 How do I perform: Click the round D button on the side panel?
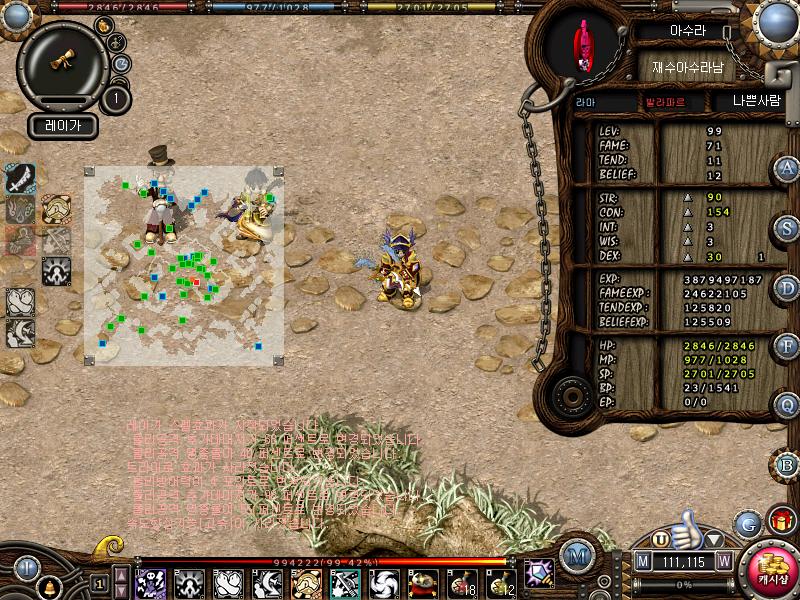click(x=788, y=287)
